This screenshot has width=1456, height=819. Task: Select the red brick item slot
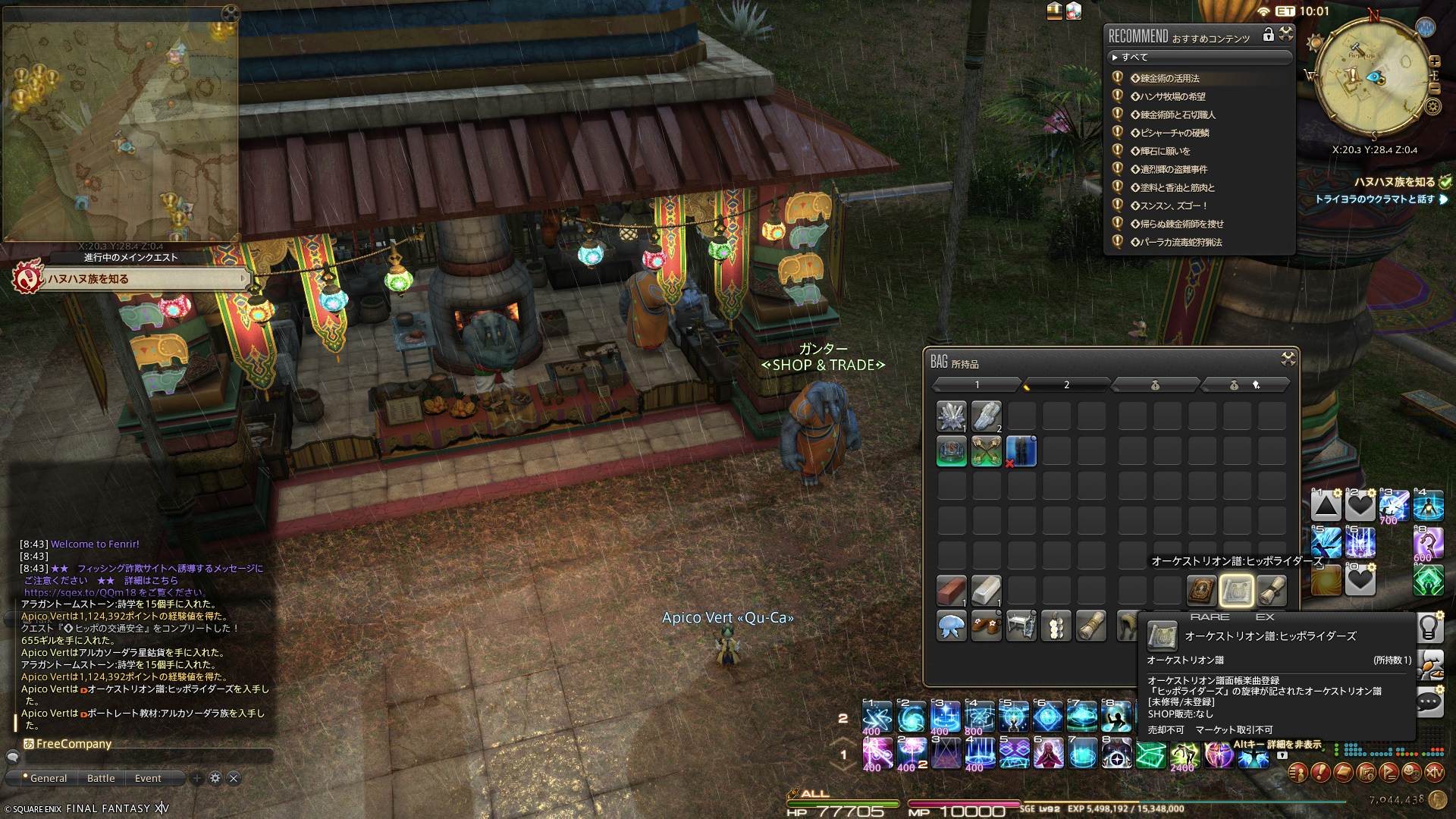click(x=951, y=590)
